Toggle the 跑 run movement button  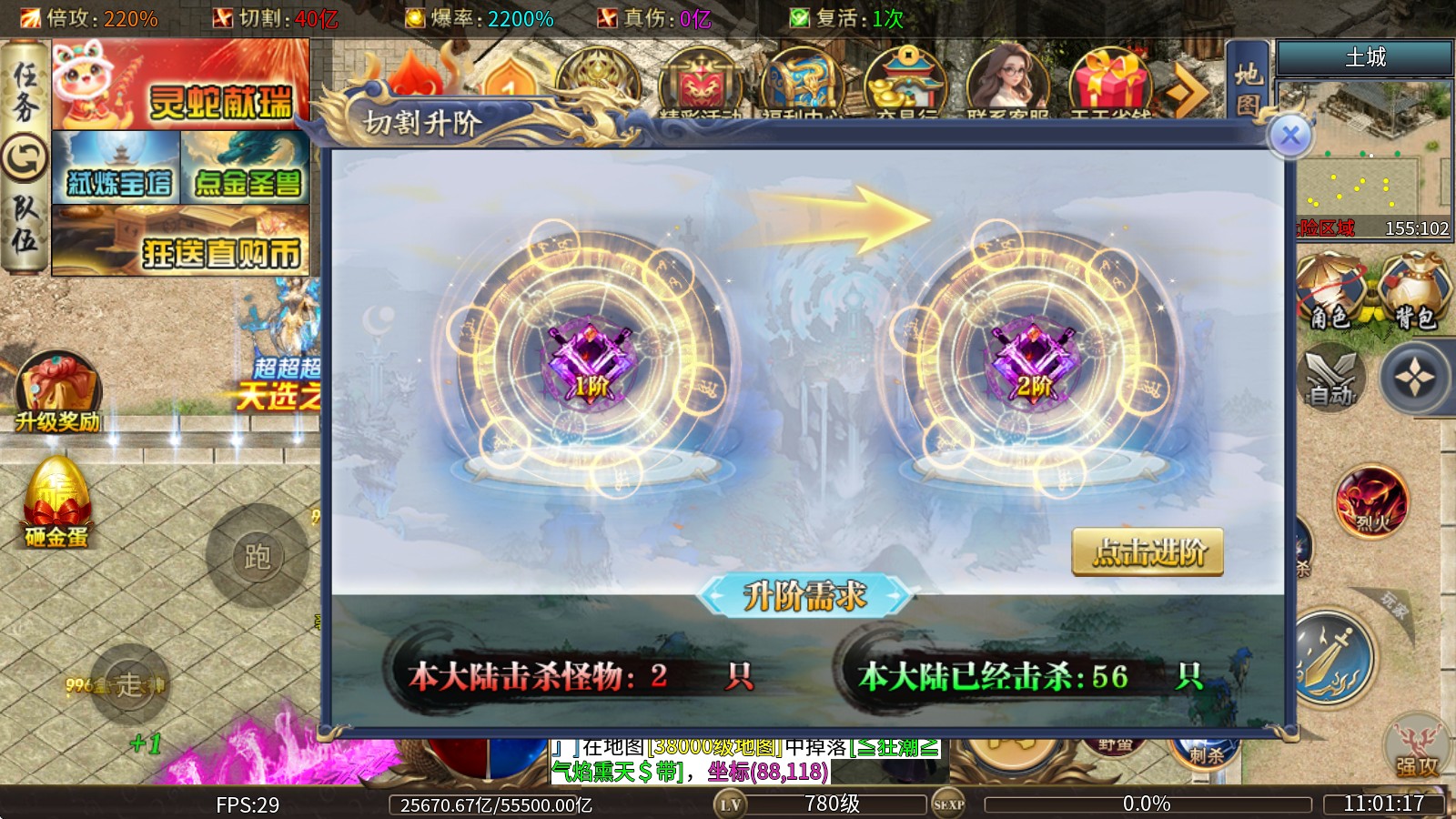[x=257, y=556]
